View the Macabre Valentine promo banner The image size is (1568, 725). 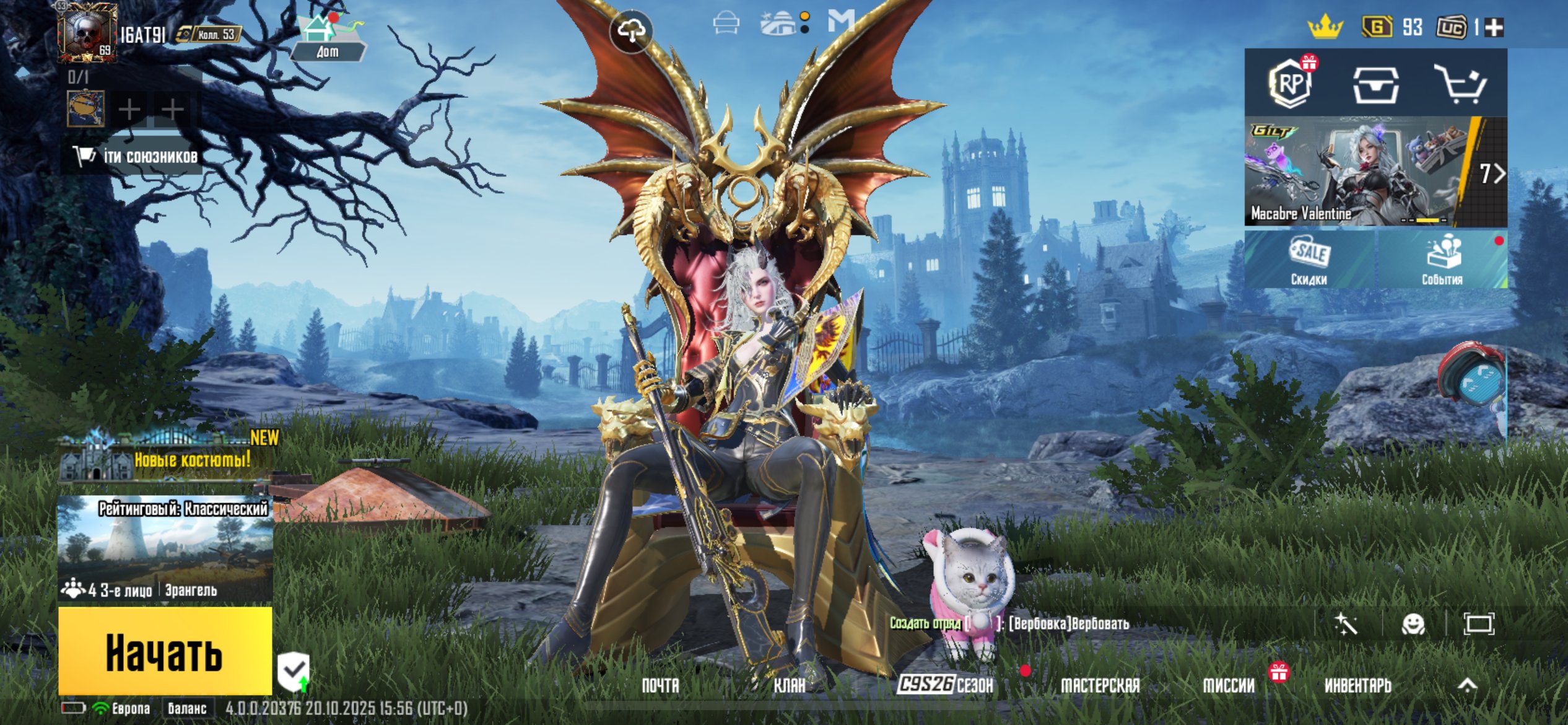[x=1356, y=172]
